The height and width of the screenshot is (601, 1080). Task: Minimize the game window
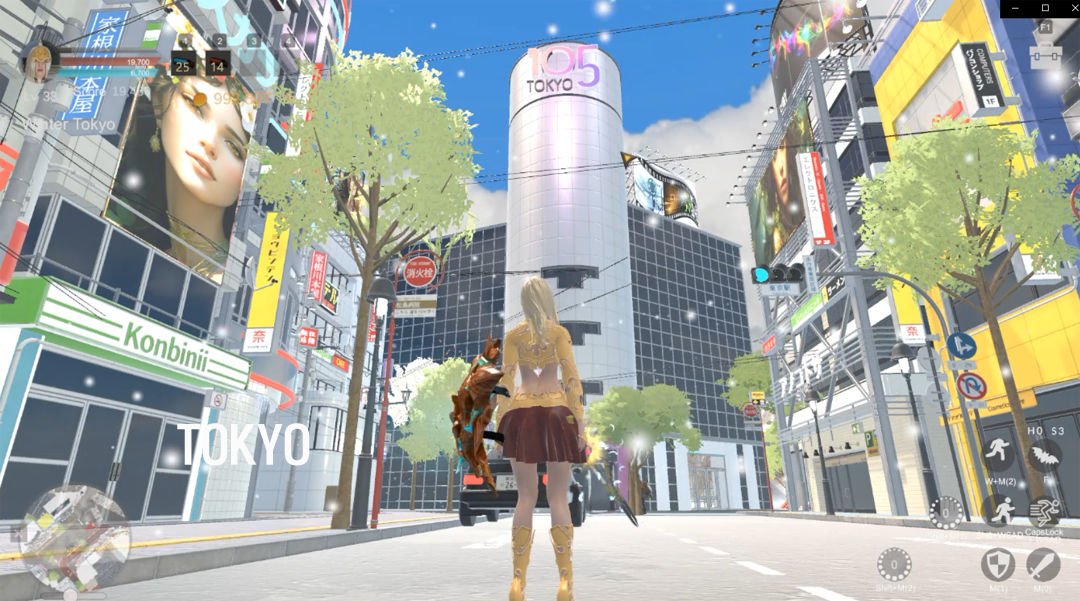[x=1013, y=8]
